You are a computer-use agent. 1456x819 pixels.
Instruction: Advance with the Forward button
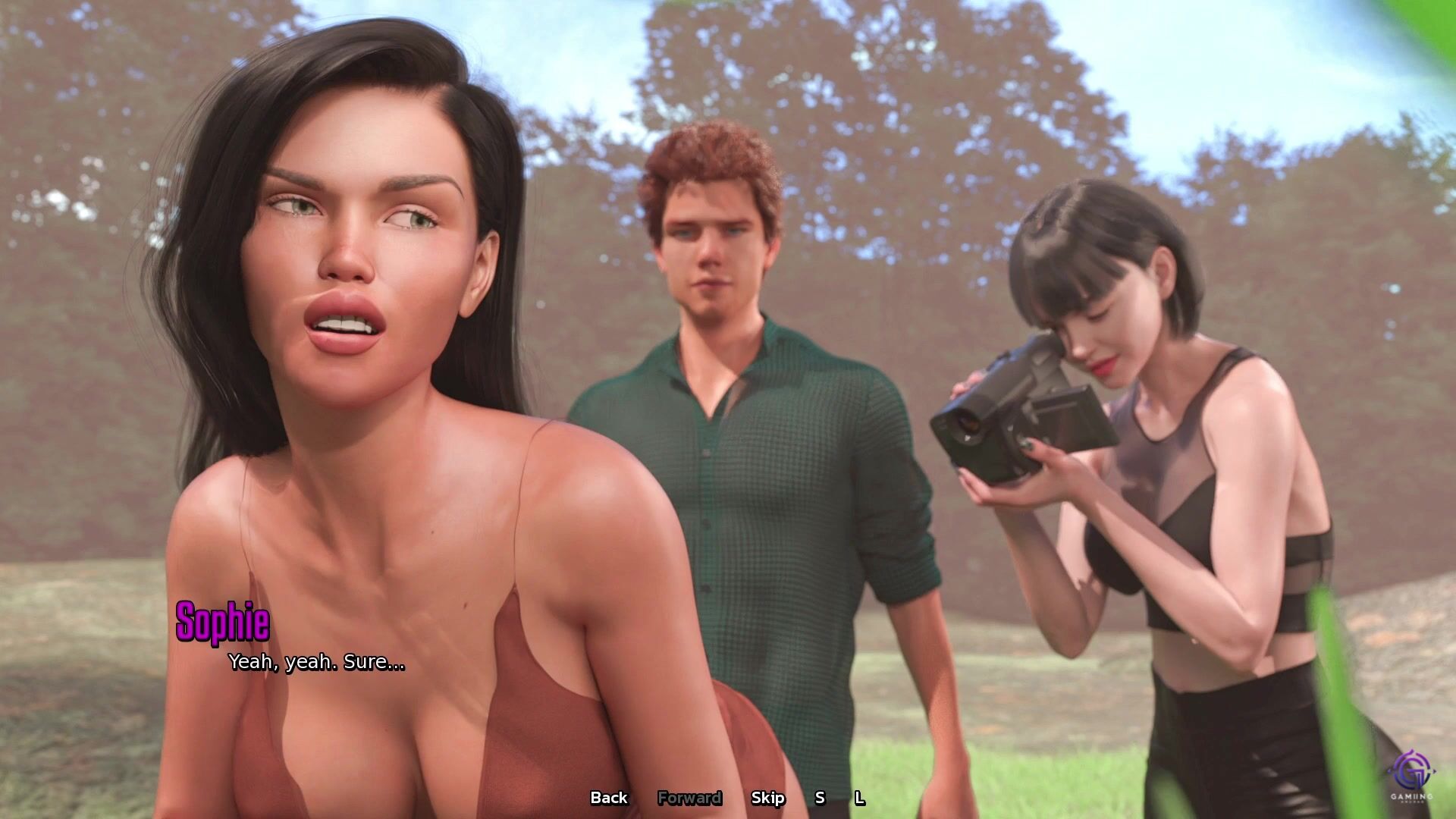point(689,798)
